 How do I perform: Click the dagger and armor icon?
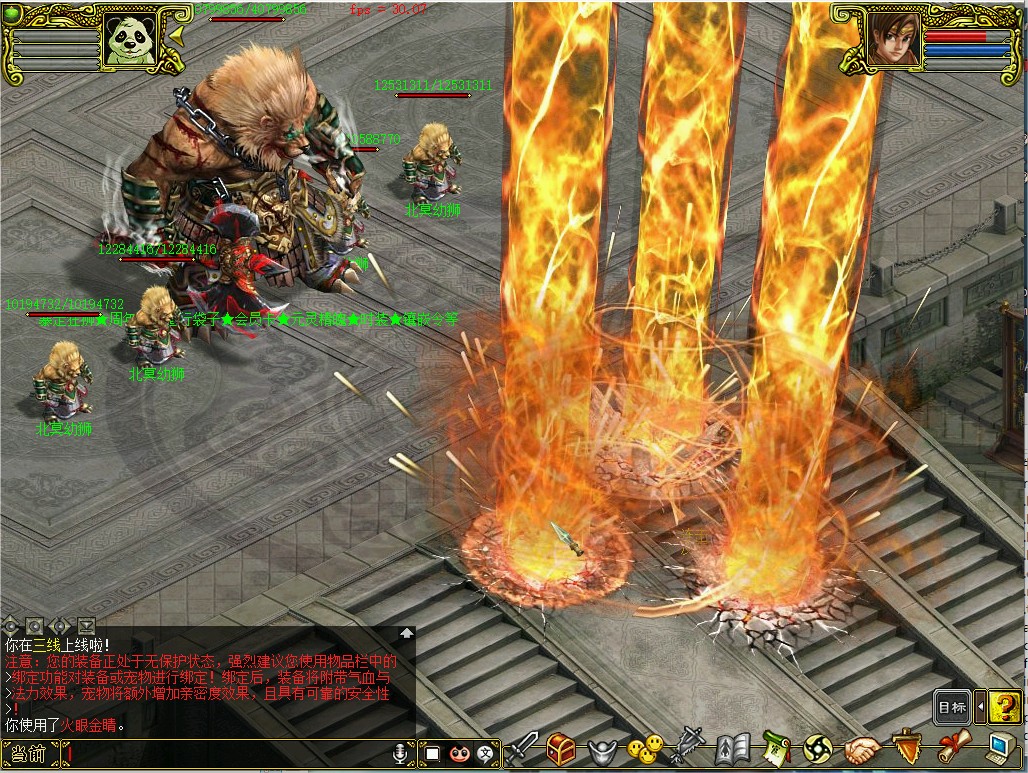point(687,749)
